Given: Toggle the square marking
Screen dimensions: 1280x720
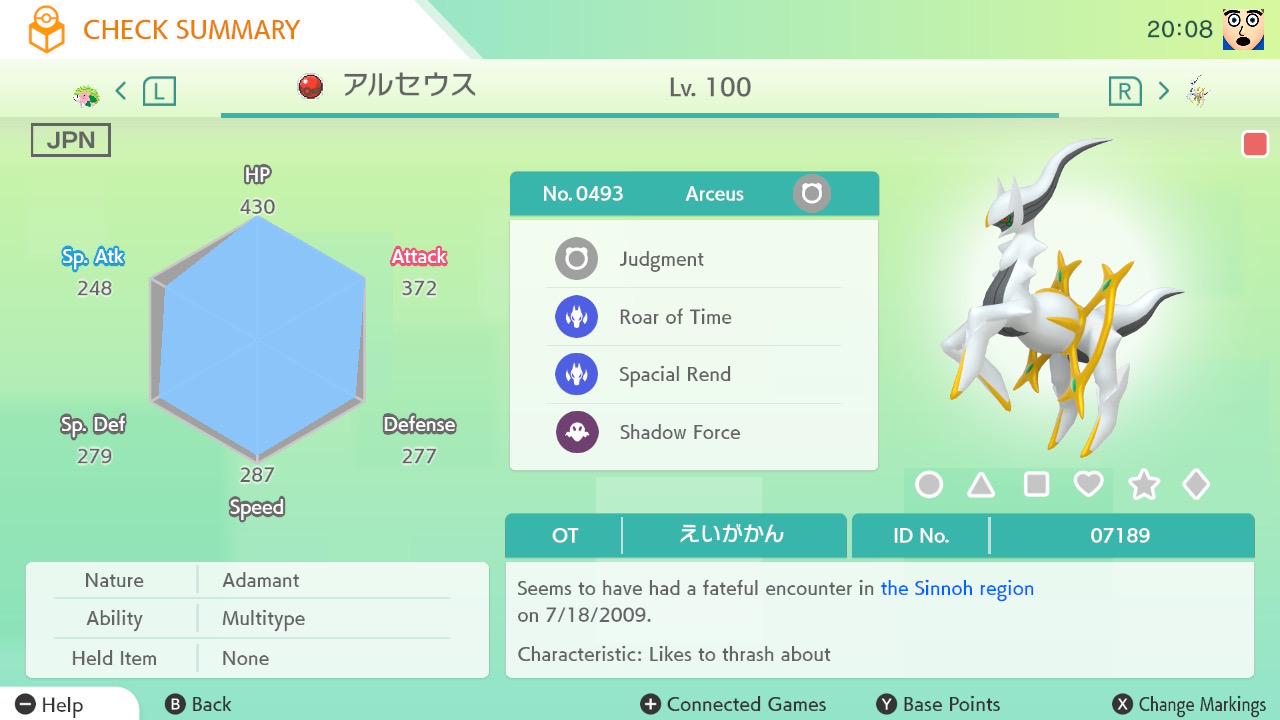Looking at the screenshot, I should click(1036, 485).
